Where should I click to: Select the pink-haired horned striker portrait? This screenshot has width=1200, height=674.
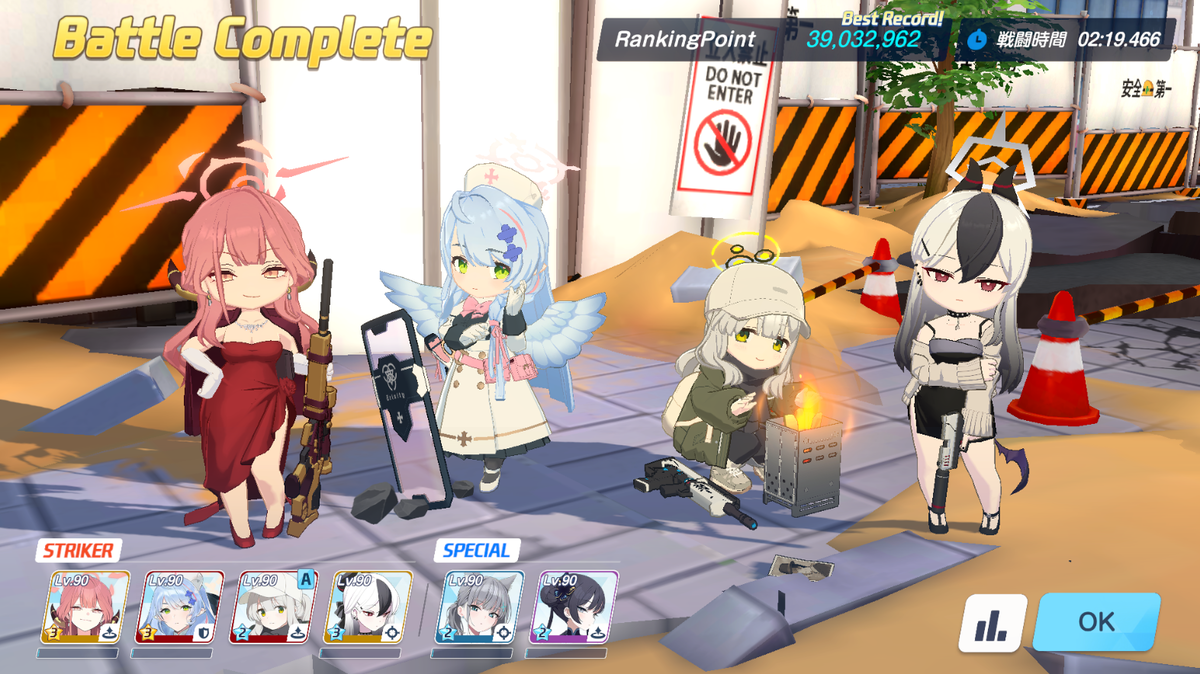85,607
